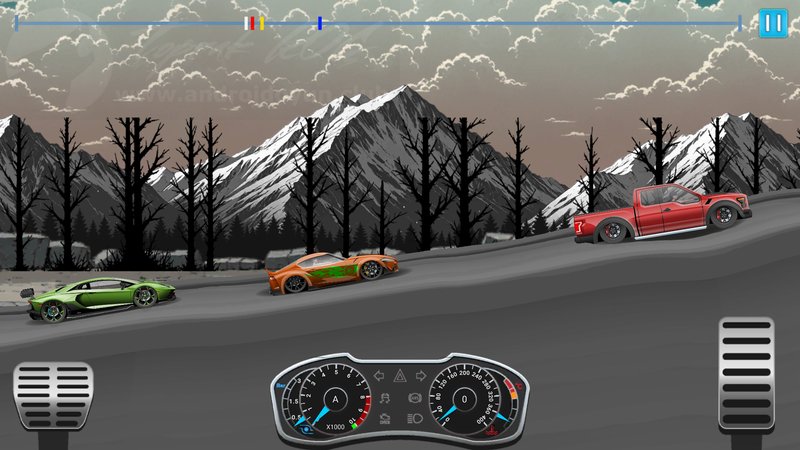Tap the brake pedal
Viewport: 800px width, 450px height.
53,395
